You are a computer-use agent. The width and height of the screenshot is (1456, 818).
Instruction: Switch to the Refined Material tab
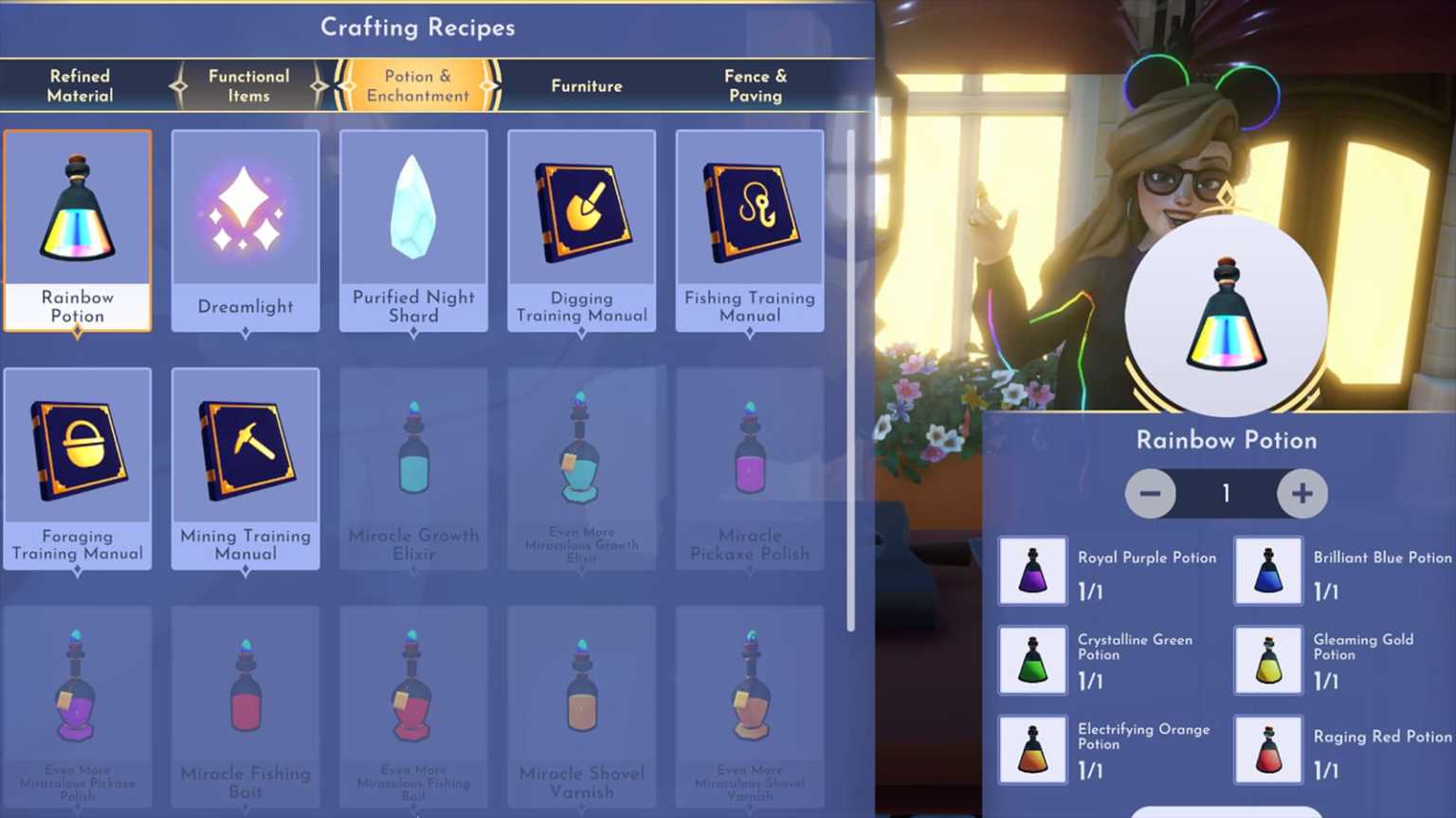pos(81,85)
